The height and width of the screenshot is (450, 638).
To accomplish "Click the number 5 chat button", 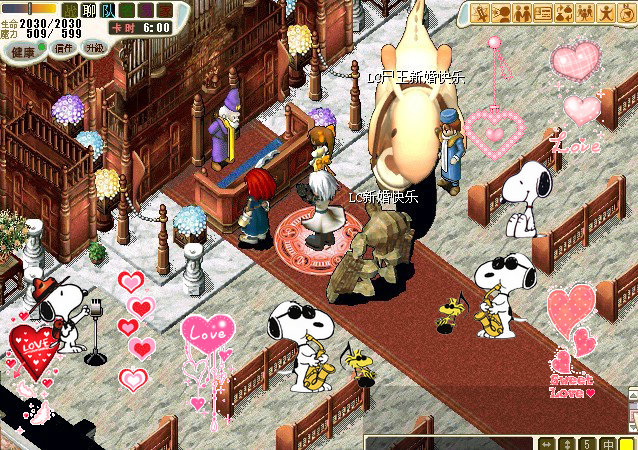I will tap(585, 443).
